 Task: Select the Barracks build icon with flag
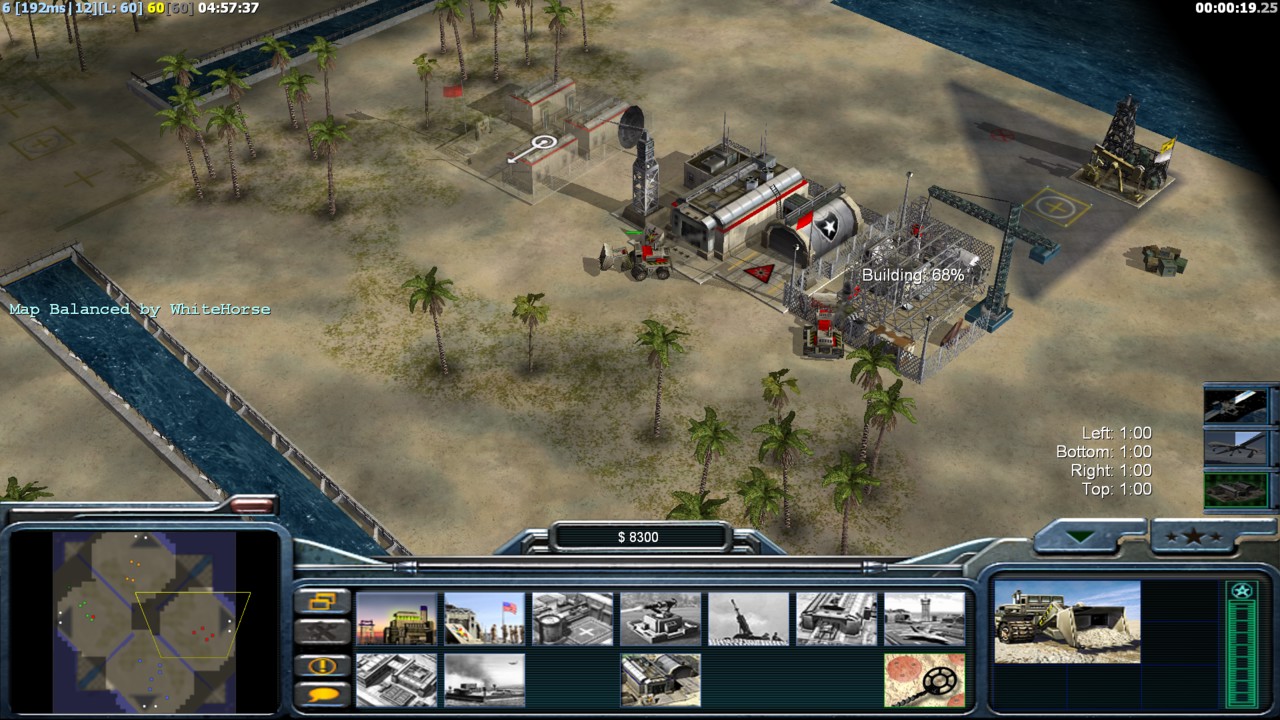[x=484, y=619]
